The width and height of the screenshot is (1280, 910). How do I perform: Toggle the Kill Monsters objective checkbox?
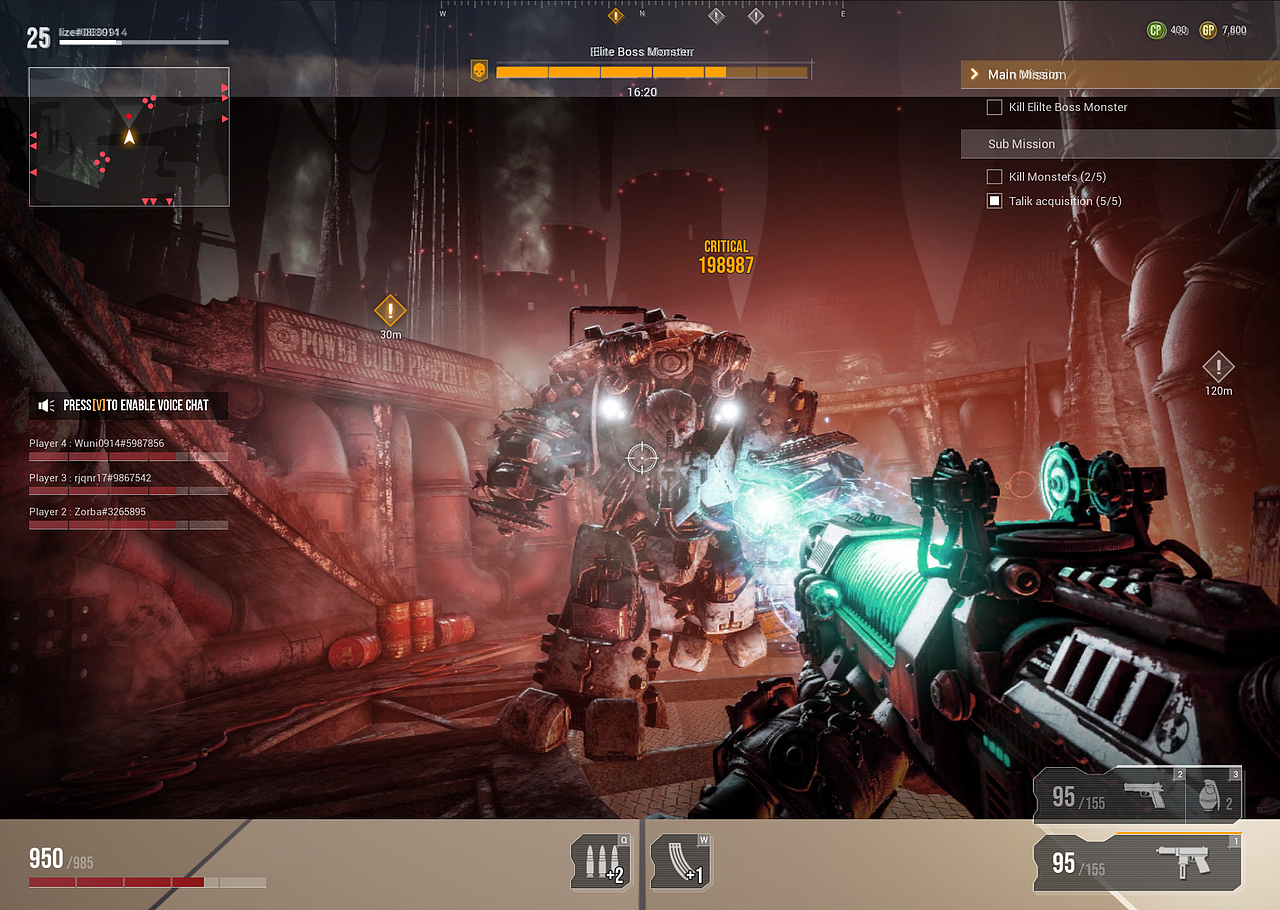(994, 177)
